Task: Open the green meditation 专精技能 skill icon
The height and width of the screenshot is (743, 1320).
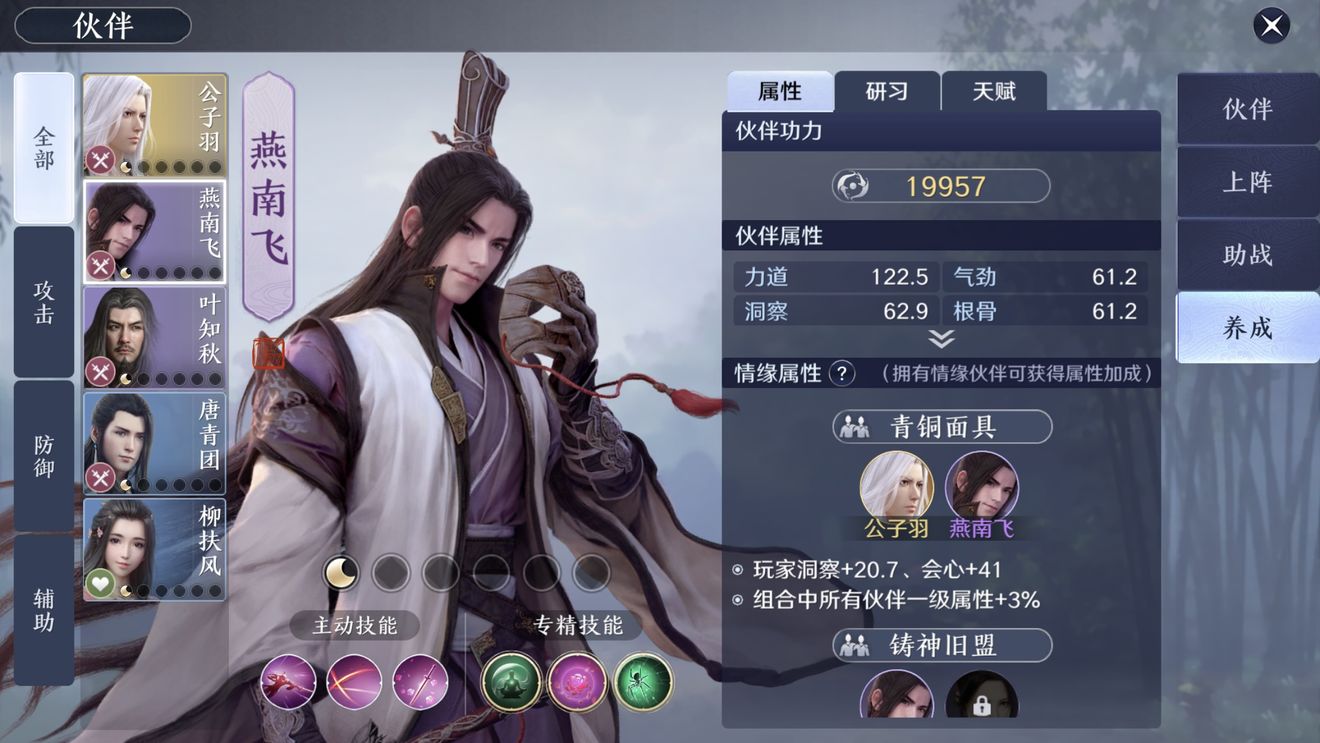Action: (510, 682)
